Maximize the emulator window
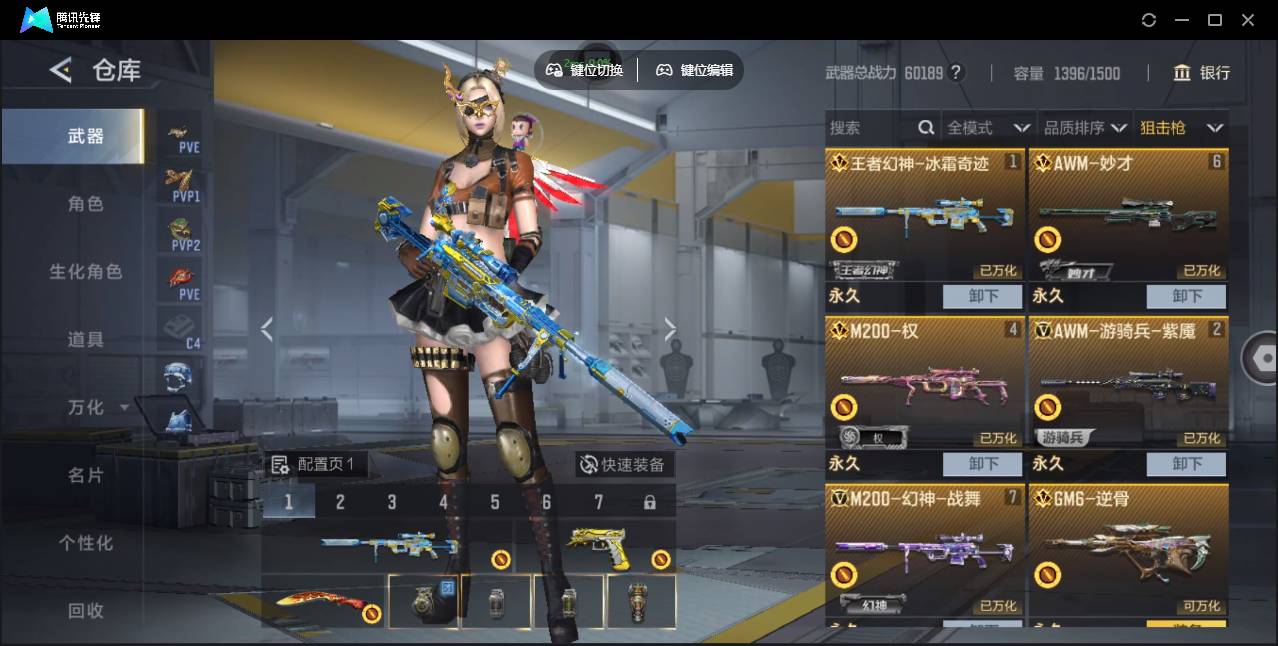The width and height of the screenshot is (1278, 646). [x=1215, y=20]
